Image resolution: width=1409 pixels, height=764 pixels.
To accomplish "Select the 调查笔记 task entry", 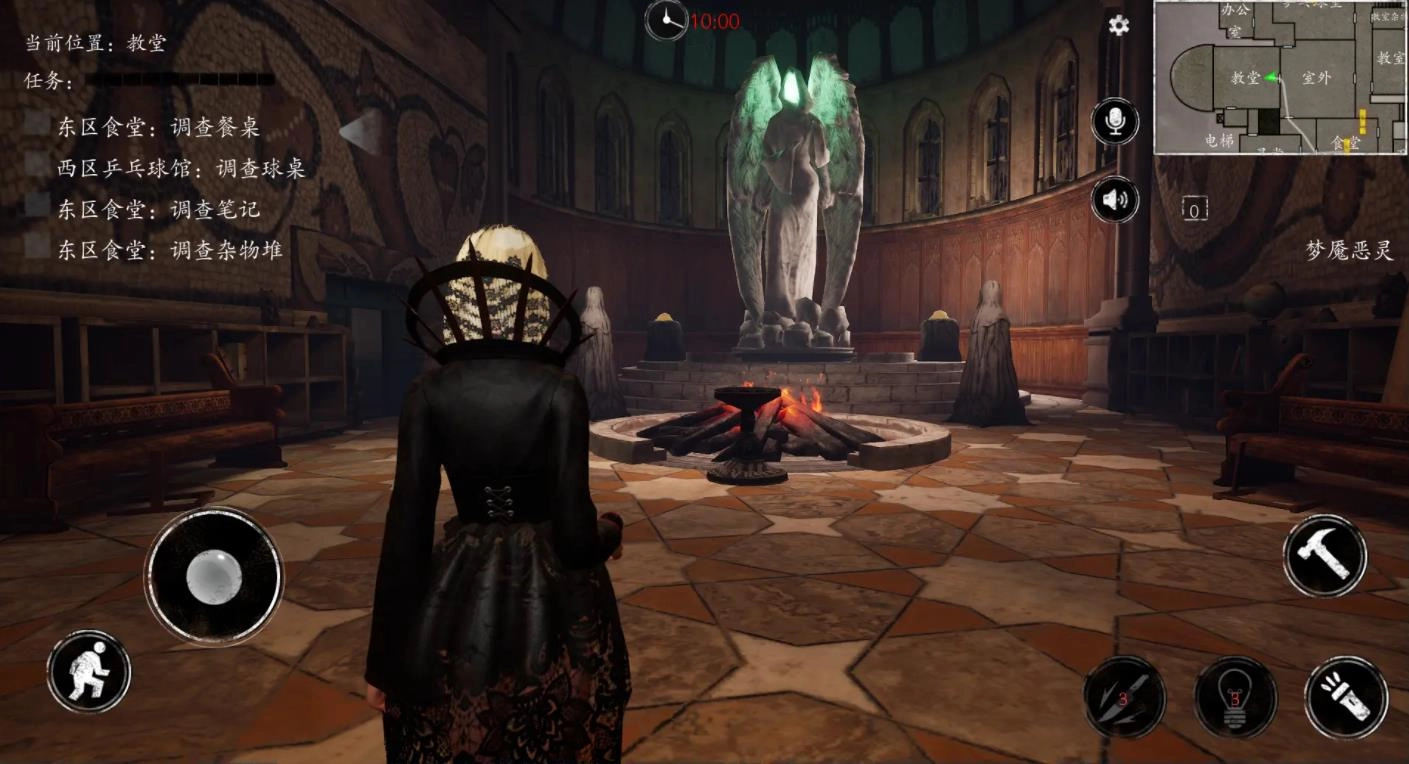I will (x=158, y=209).
